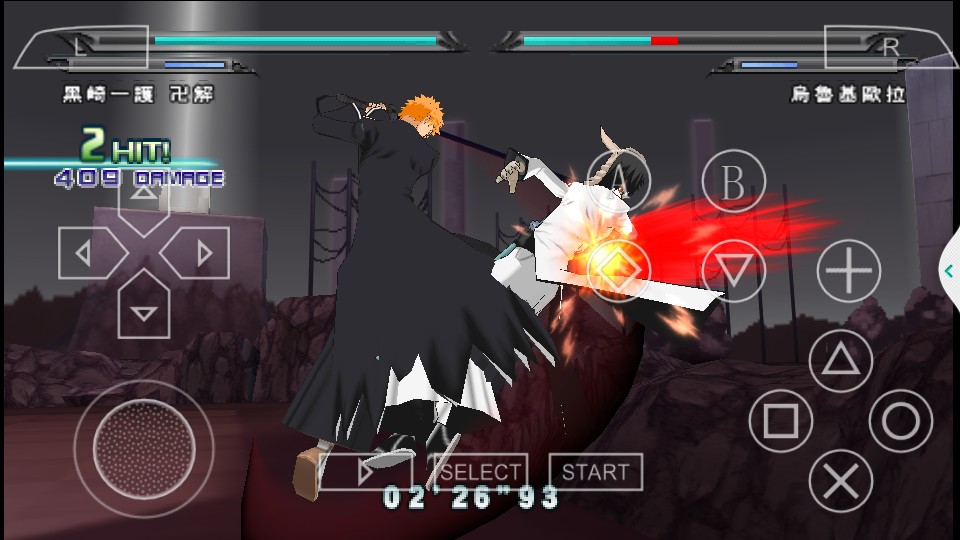960x540 pixels.
Task: Hit the square action button
Action: [781, 421]
